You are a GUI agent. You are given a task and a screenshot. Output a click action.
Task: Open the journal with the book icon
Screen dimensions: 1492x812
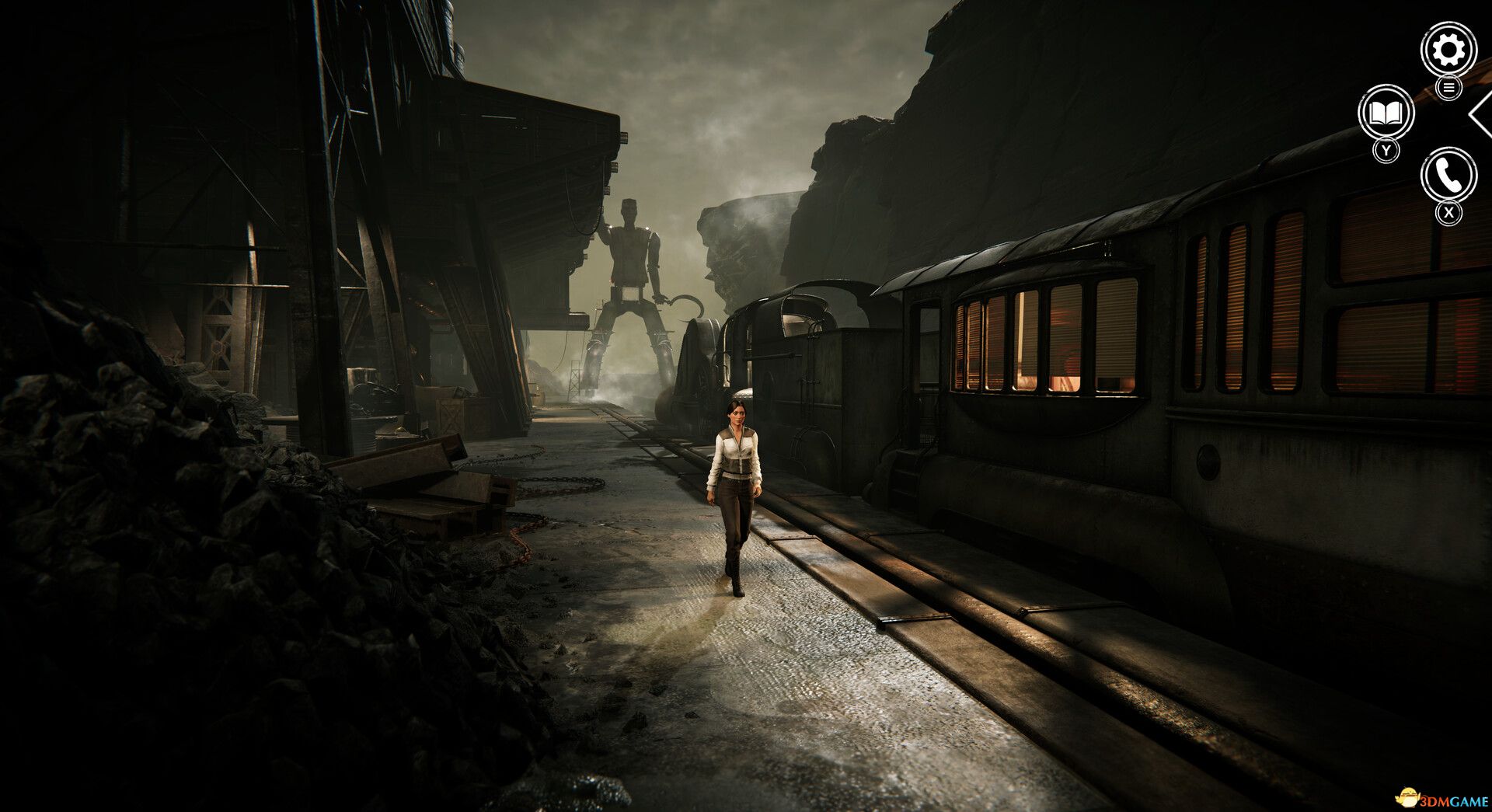point(1387,114)
